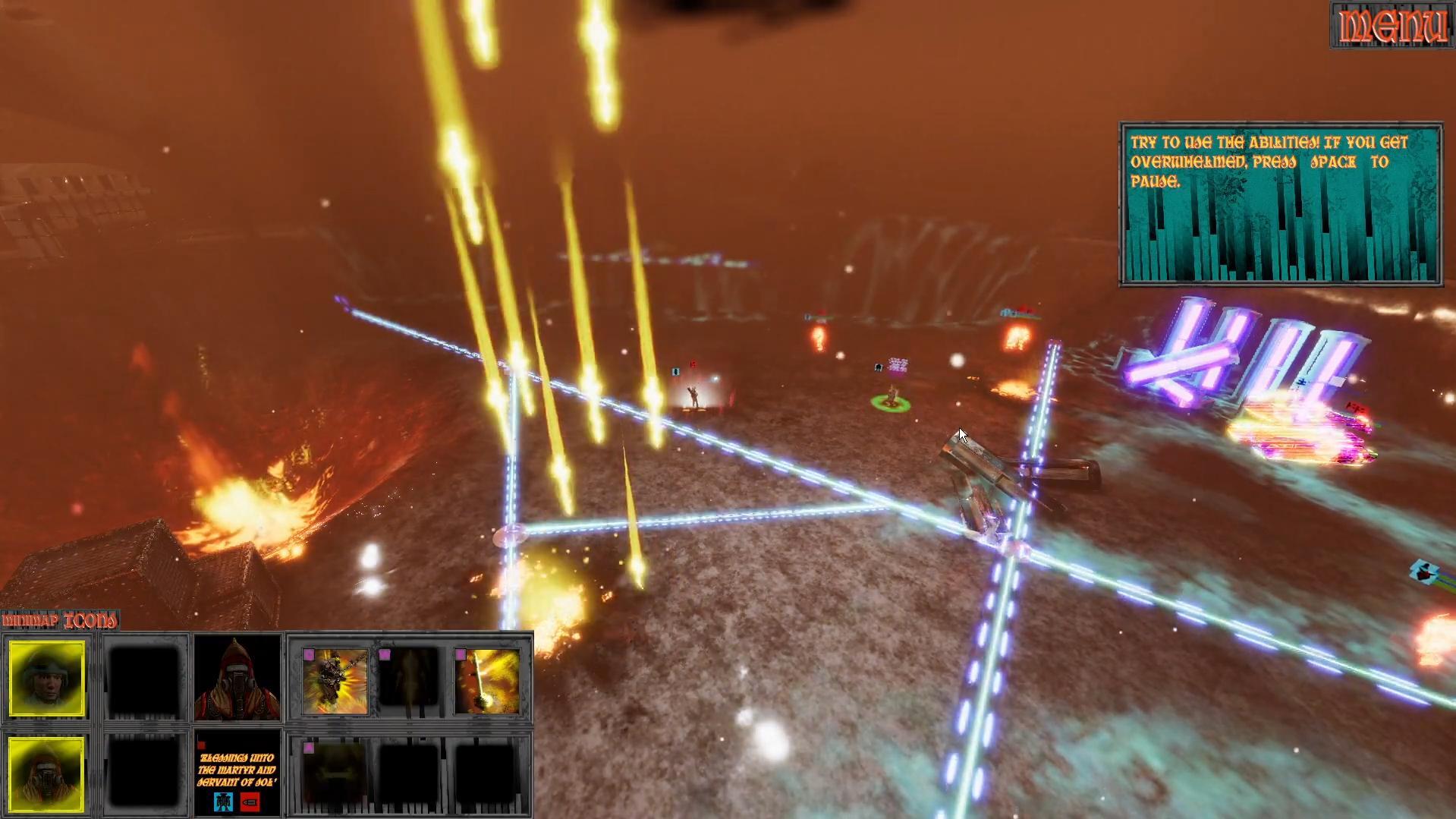The height and width of the screenshot is (819, 1456).
Task: Toggle the small red indicator above the blessing text
Action: 201,745
